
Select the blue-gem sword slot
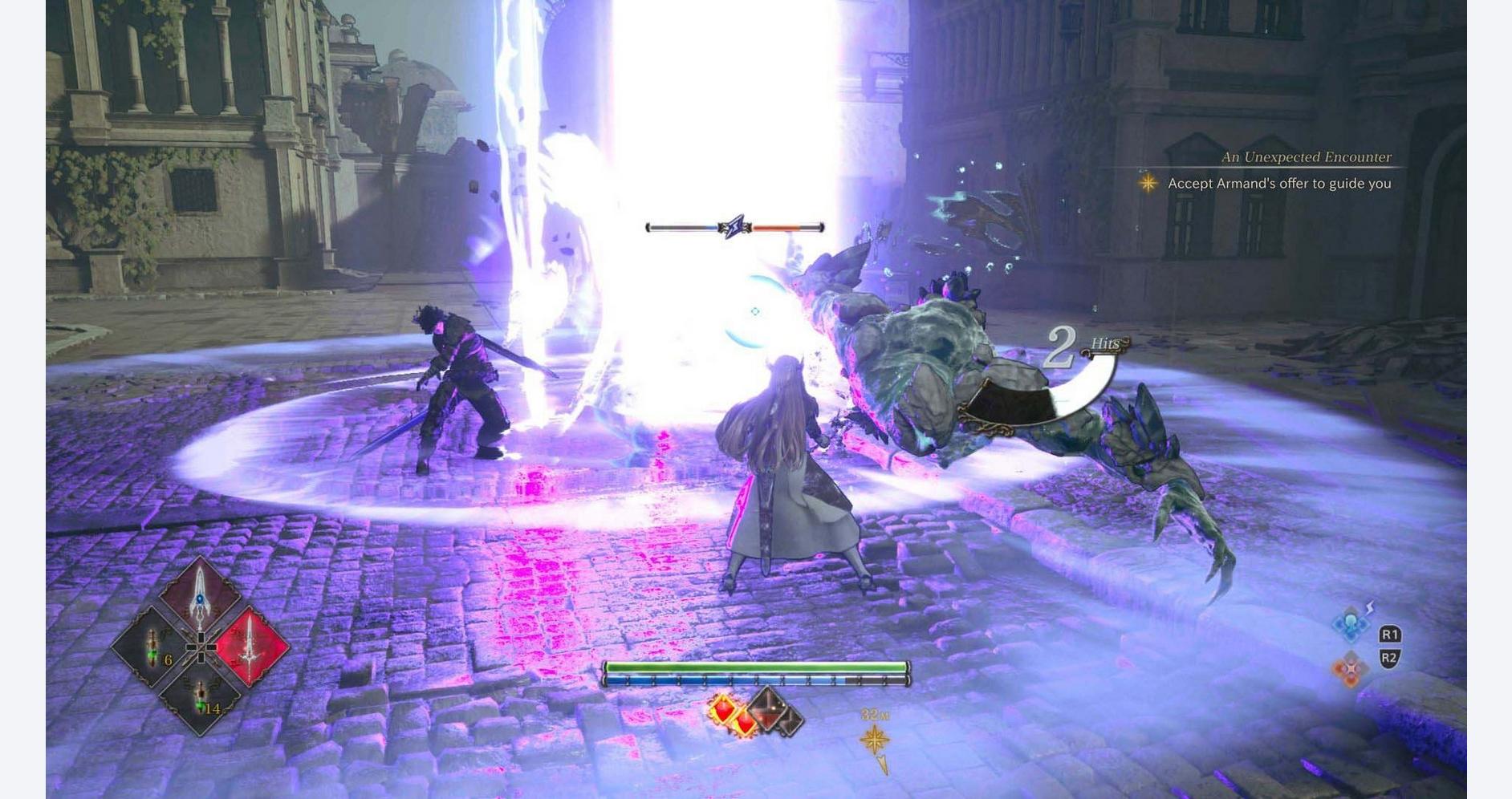point(200,598)
